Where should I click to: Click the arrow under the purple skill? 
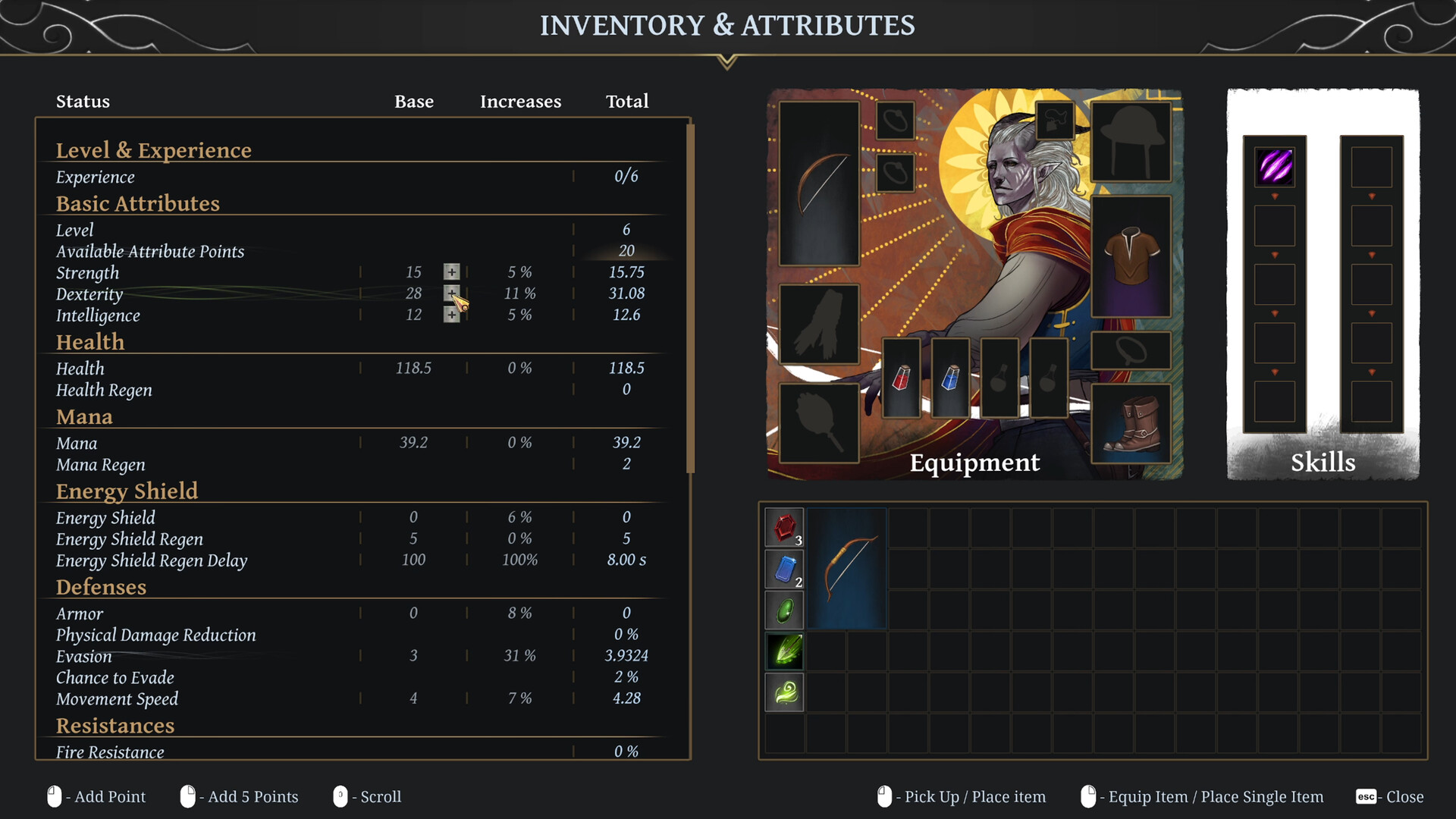[1274, 196]
